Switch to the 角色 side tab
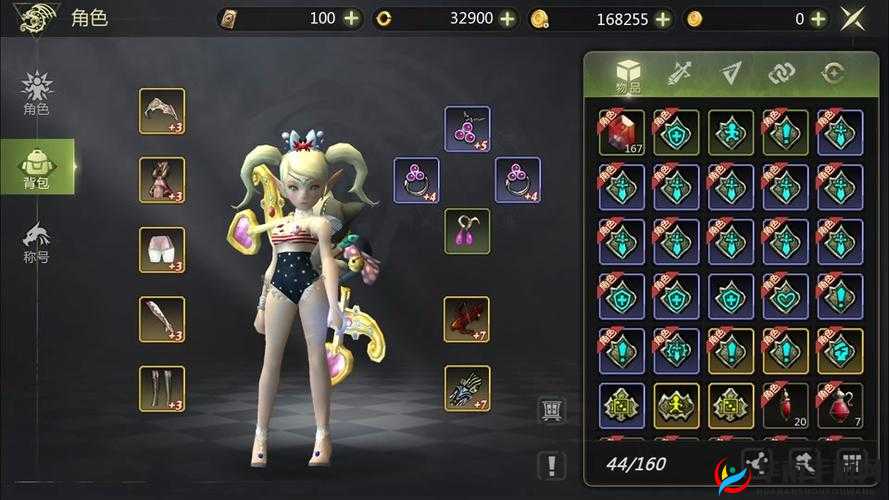This screenshot has height=500, width=889. (36, 94)
